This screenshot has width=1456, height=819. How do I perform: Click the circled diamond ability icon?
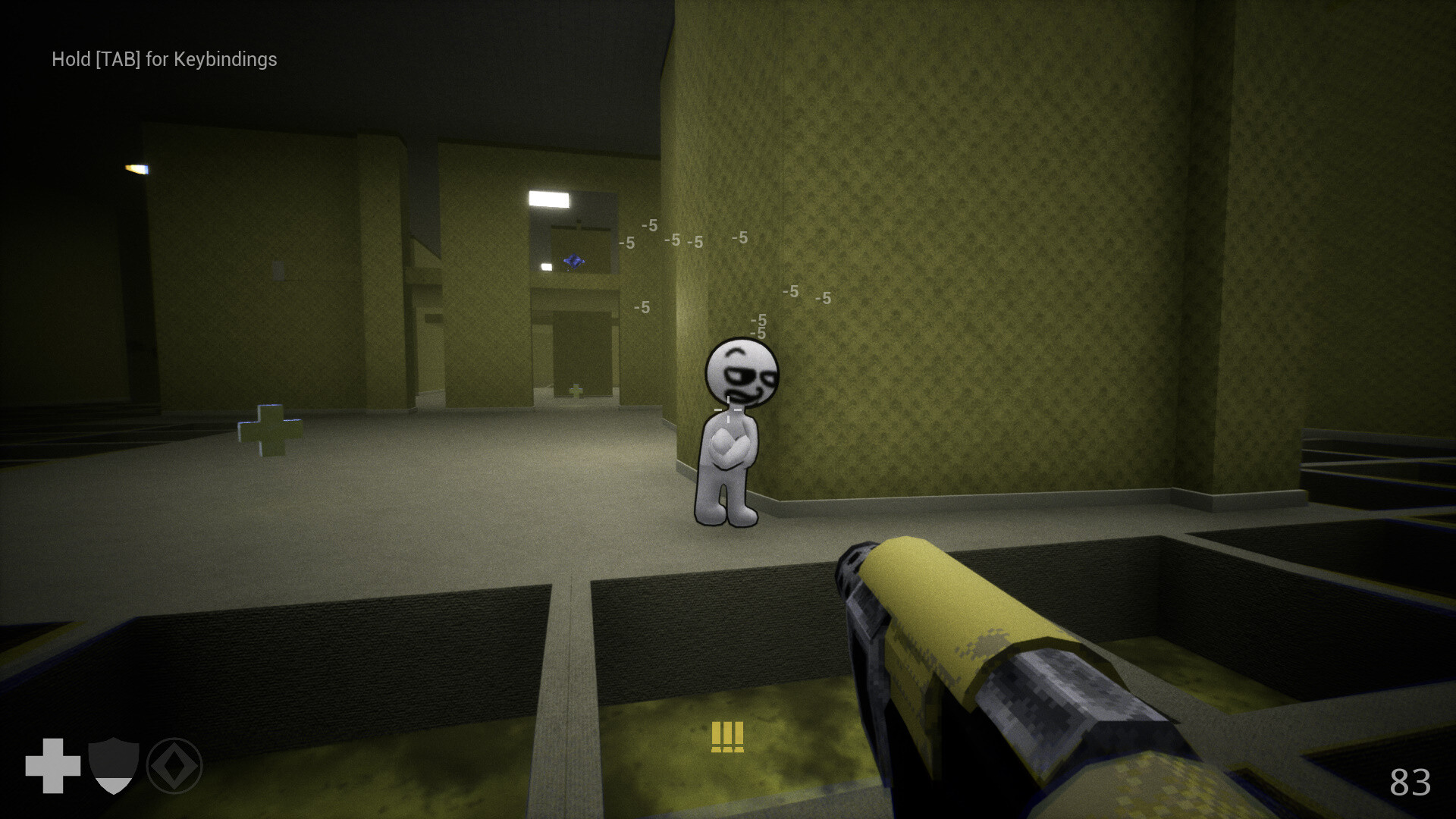(176, 766)
